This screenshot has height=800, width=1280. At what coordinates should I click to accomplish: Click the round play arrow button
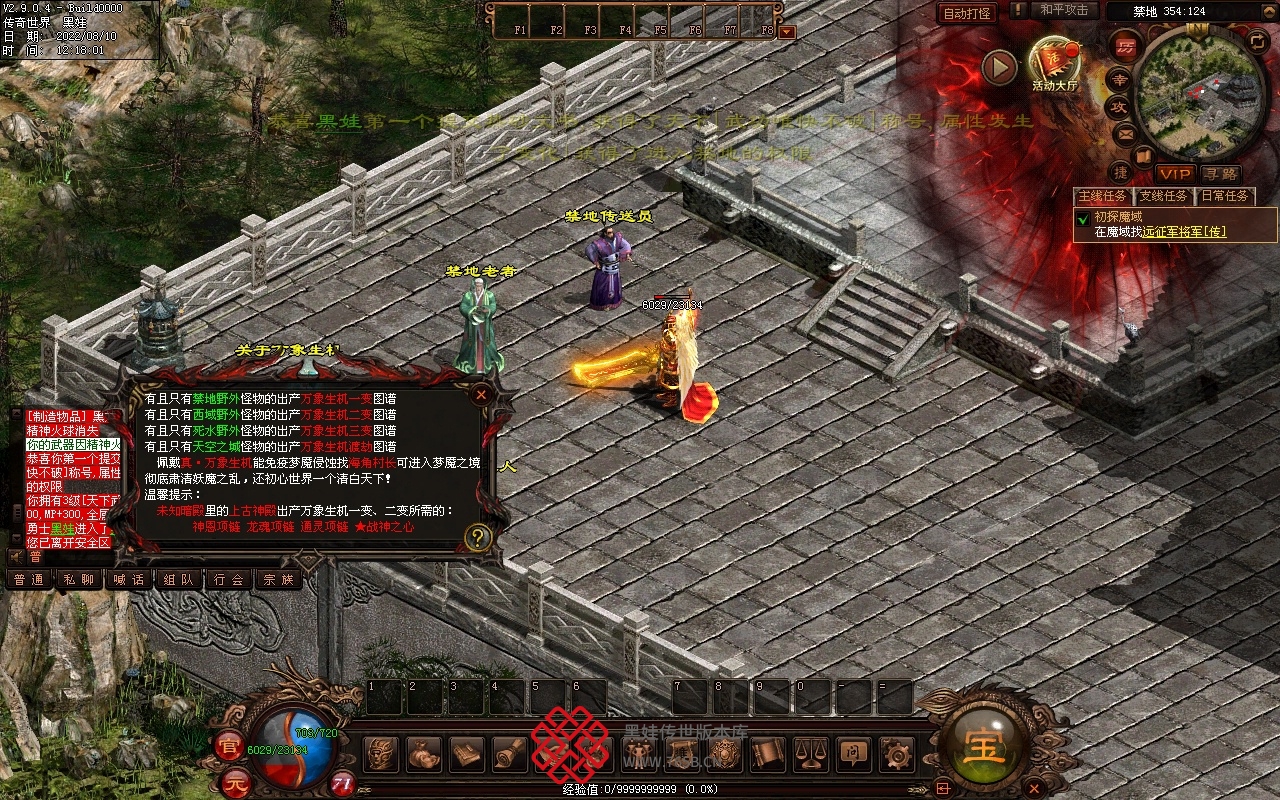[998, 67]
